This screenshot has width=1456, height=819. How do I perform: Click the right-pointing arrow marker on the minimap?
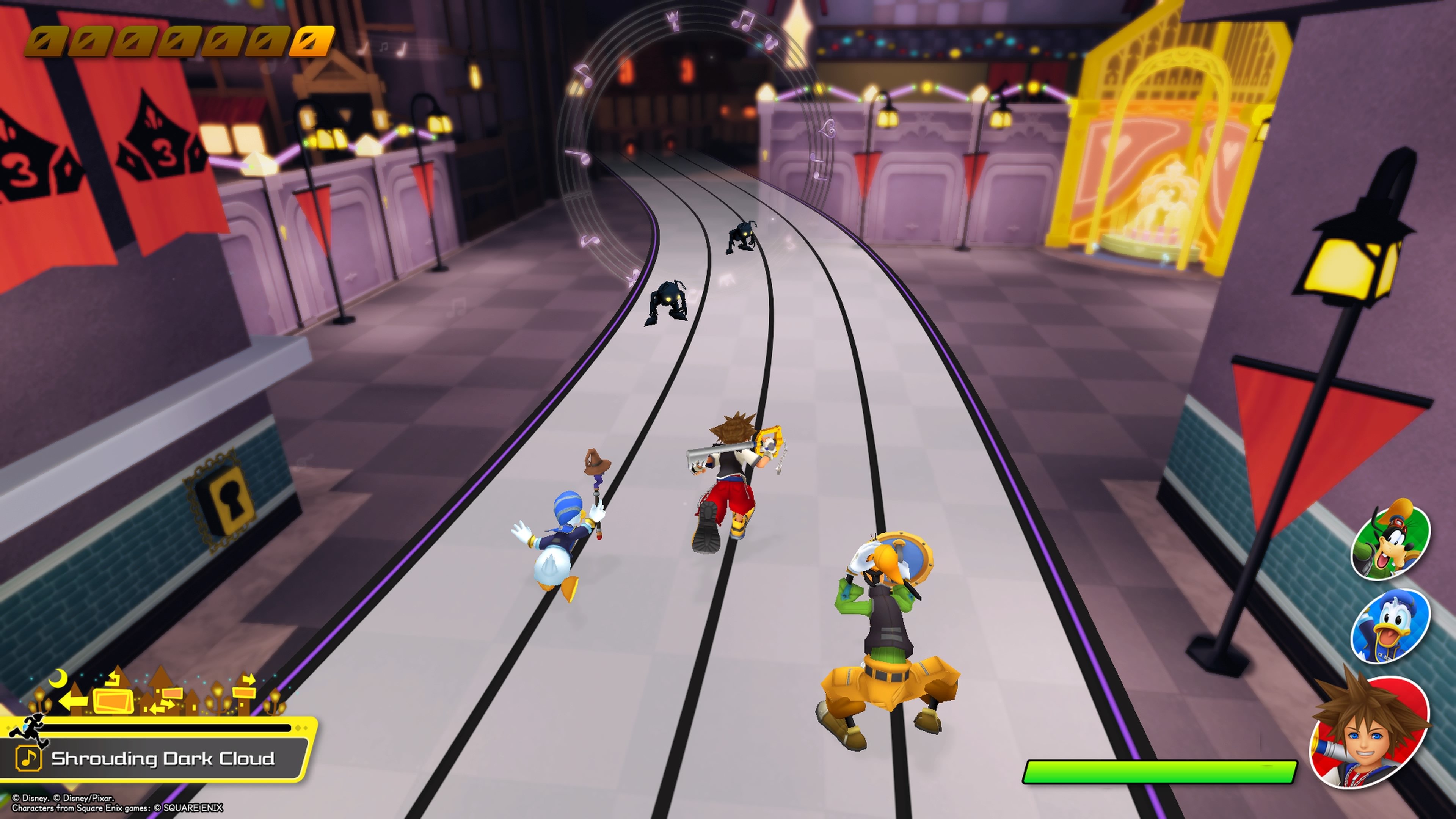point(249,679)
